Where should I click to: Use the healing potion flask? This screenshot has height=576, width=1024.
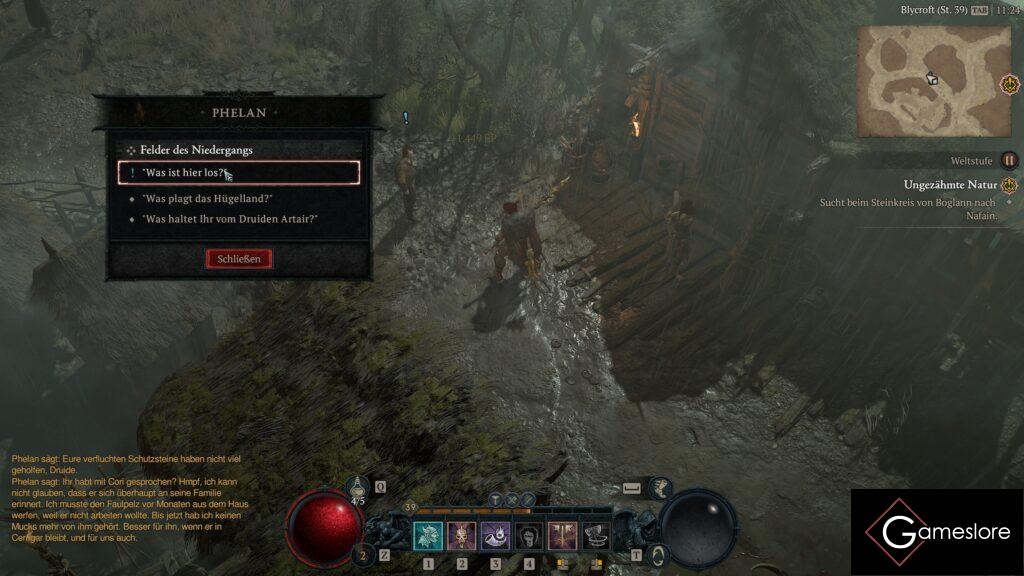click(x=358, y=488)
